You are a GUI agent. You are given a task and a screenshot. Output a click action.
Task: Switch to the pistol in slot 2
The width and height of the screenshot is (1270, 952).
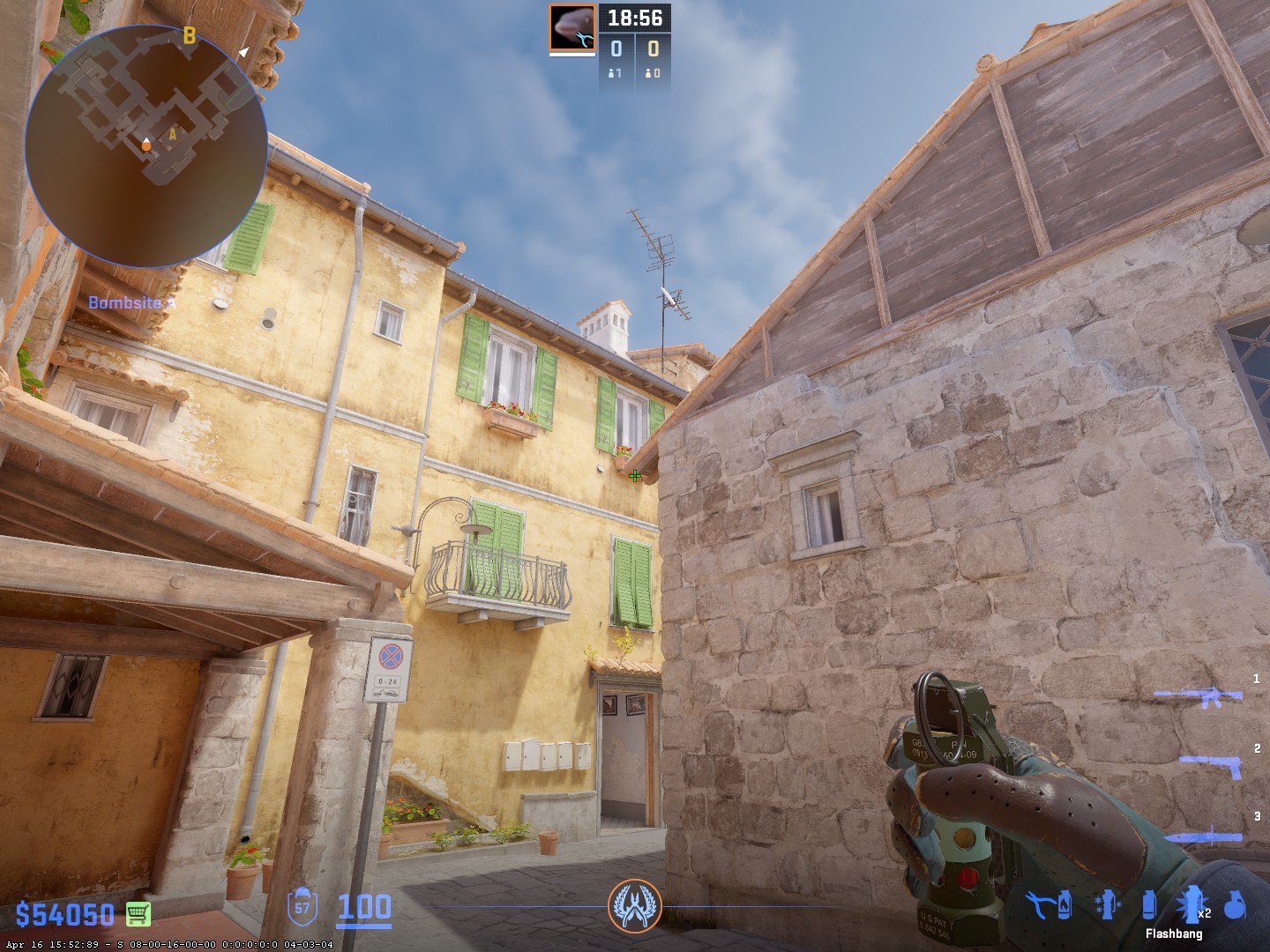[1212, 764]
